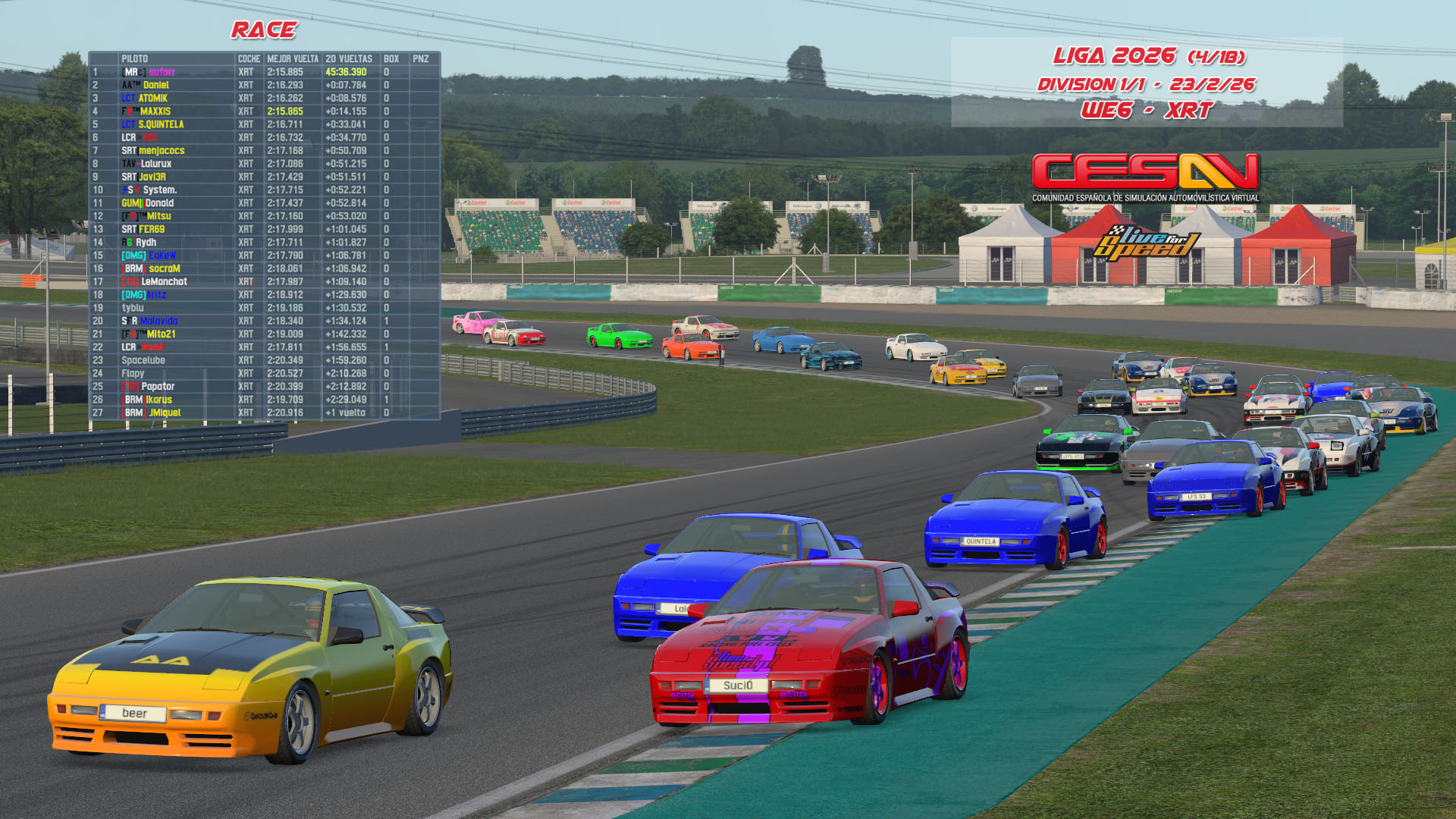The image size is (1456, 819).
Task: Click the PILOTO column header
Action: tap(135, 58)
